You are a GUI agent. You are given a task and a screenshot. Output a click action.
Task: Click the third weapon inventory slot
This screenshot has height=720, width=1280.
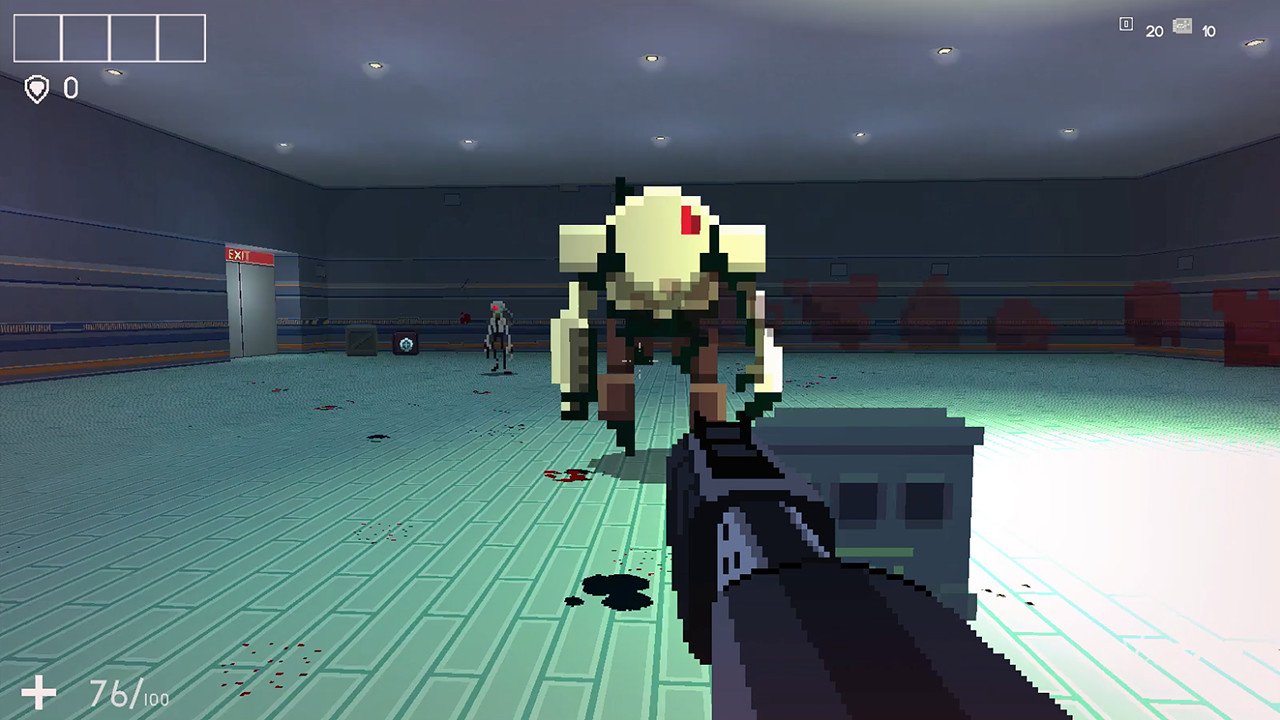click(133, 38)
